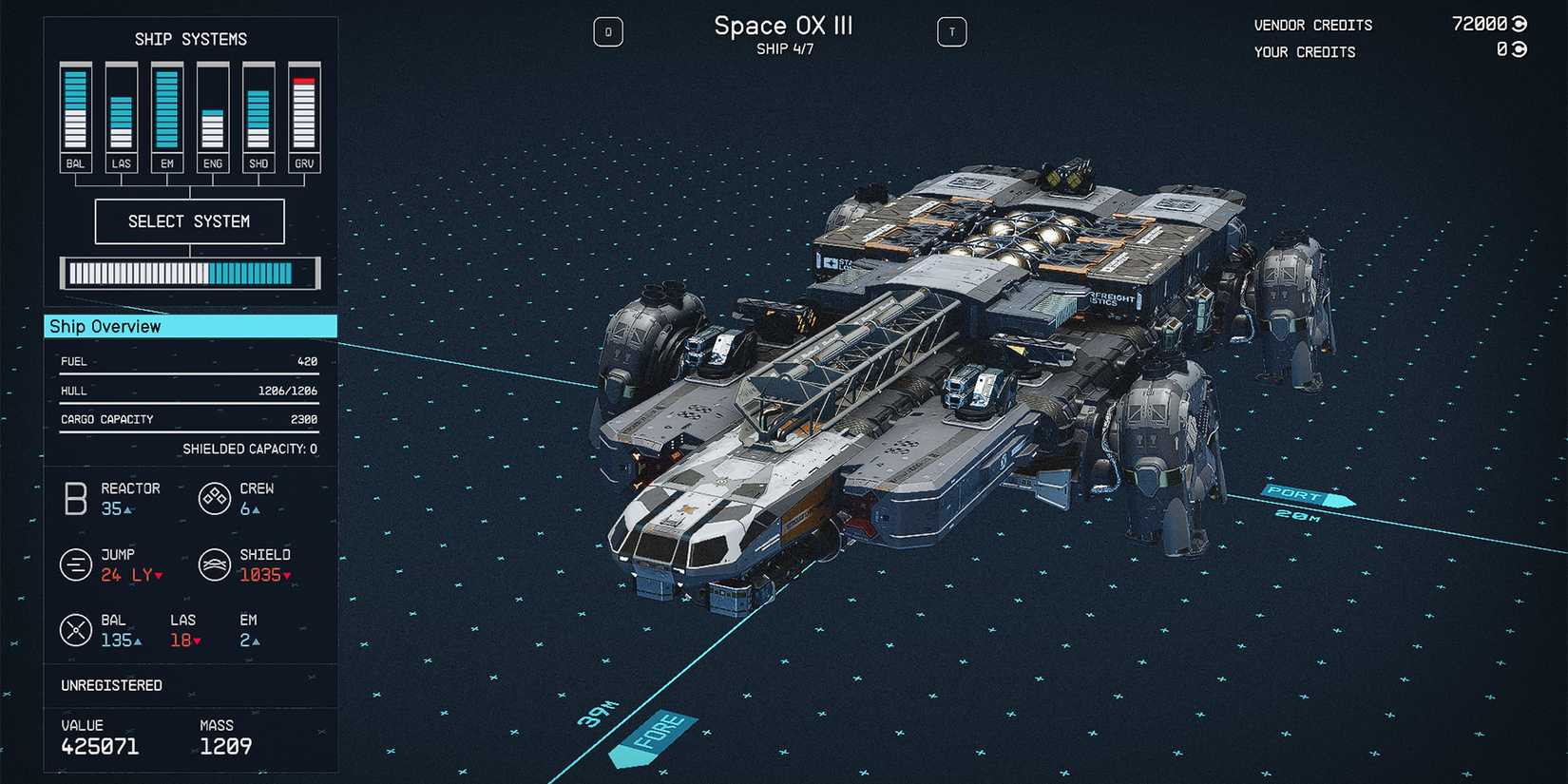Click the reactor power distribution bar
The width and height of the screenshot is (1568, 784).
tap(189, 274)
